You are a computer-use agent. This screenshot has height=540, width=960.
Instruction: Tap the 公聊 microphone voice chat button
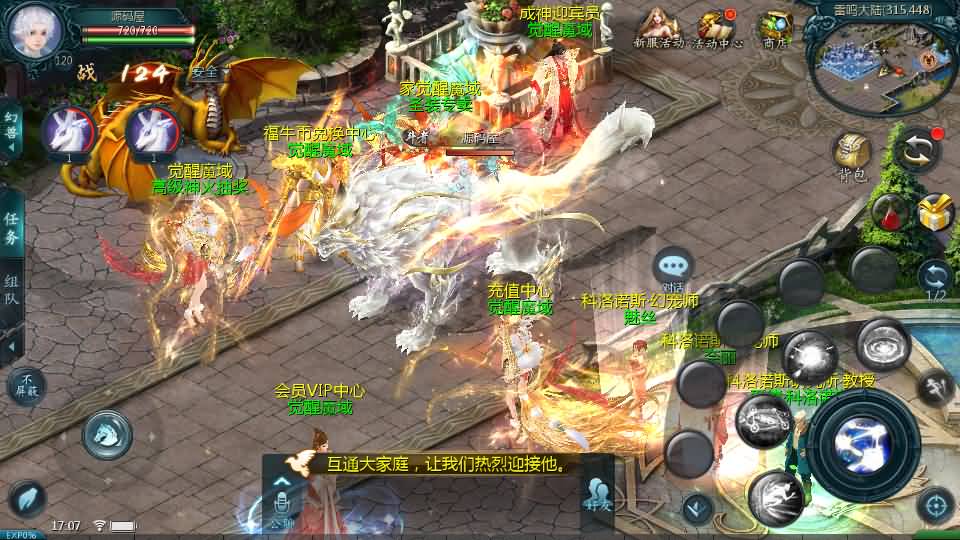point(282,495)
